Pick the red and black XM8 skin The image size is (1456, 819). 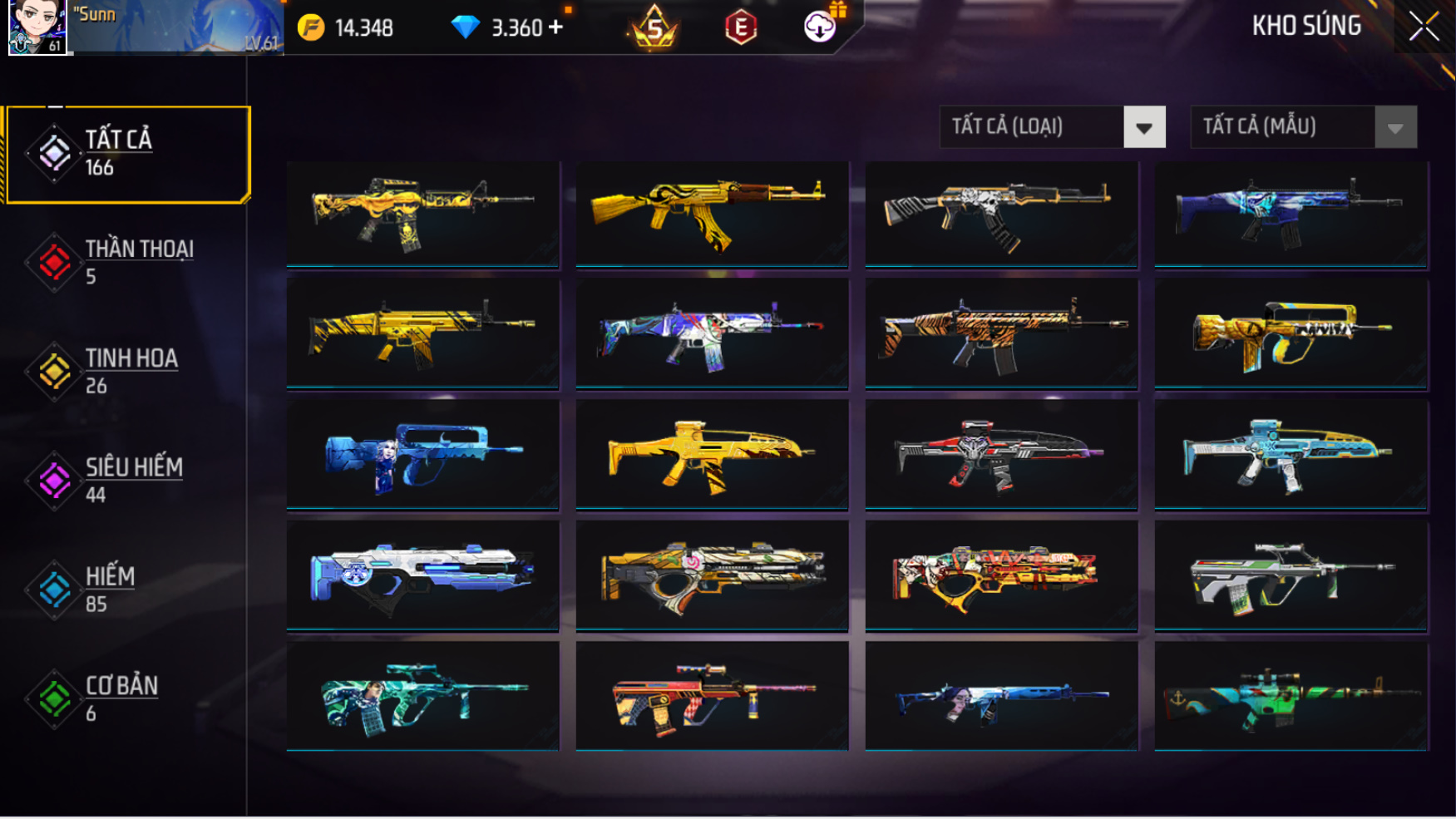(1001, 455)
